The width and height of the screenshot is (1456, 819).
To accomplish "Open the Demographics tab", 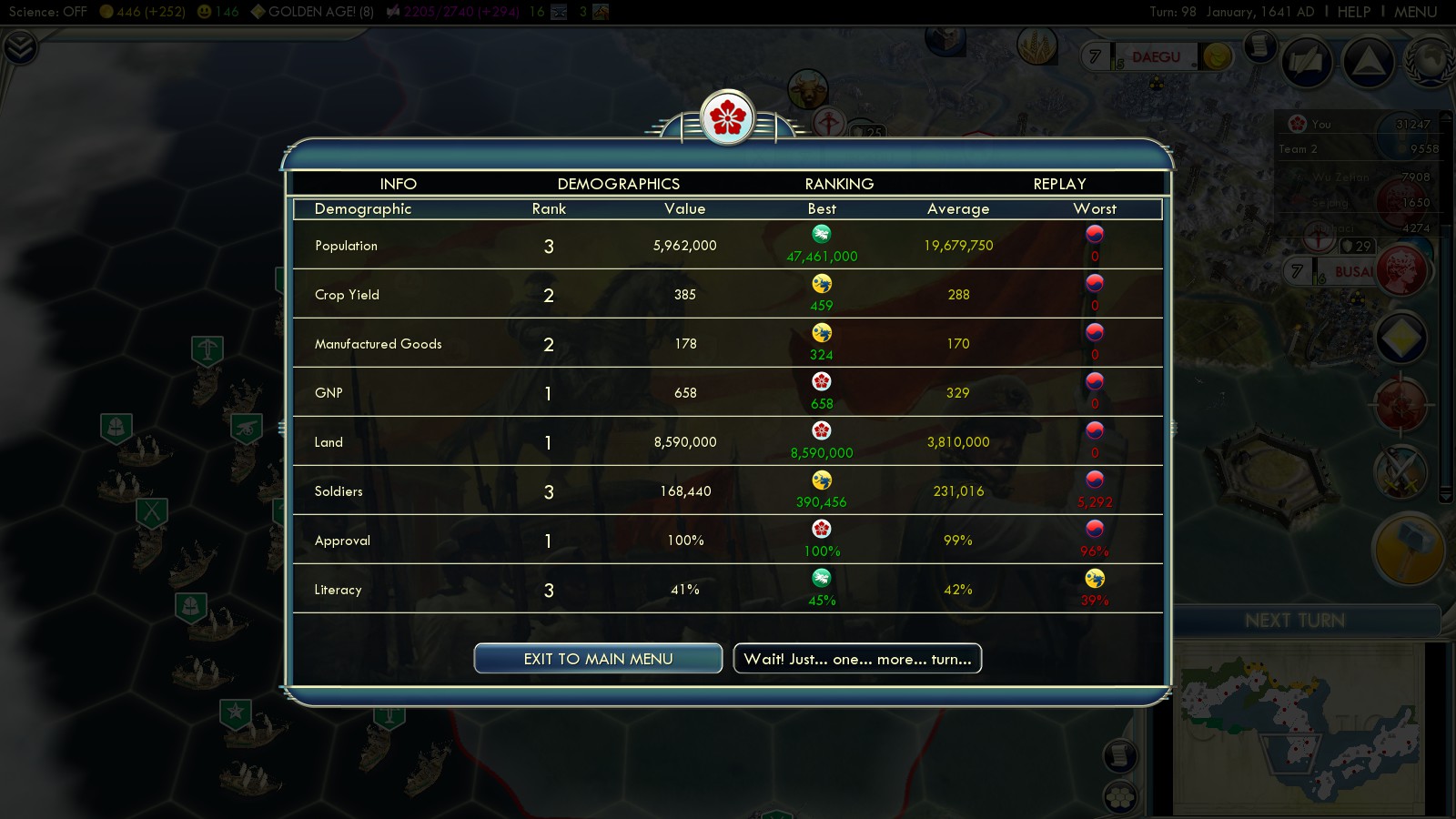I will pyautogui.click(x=618, y=184).
